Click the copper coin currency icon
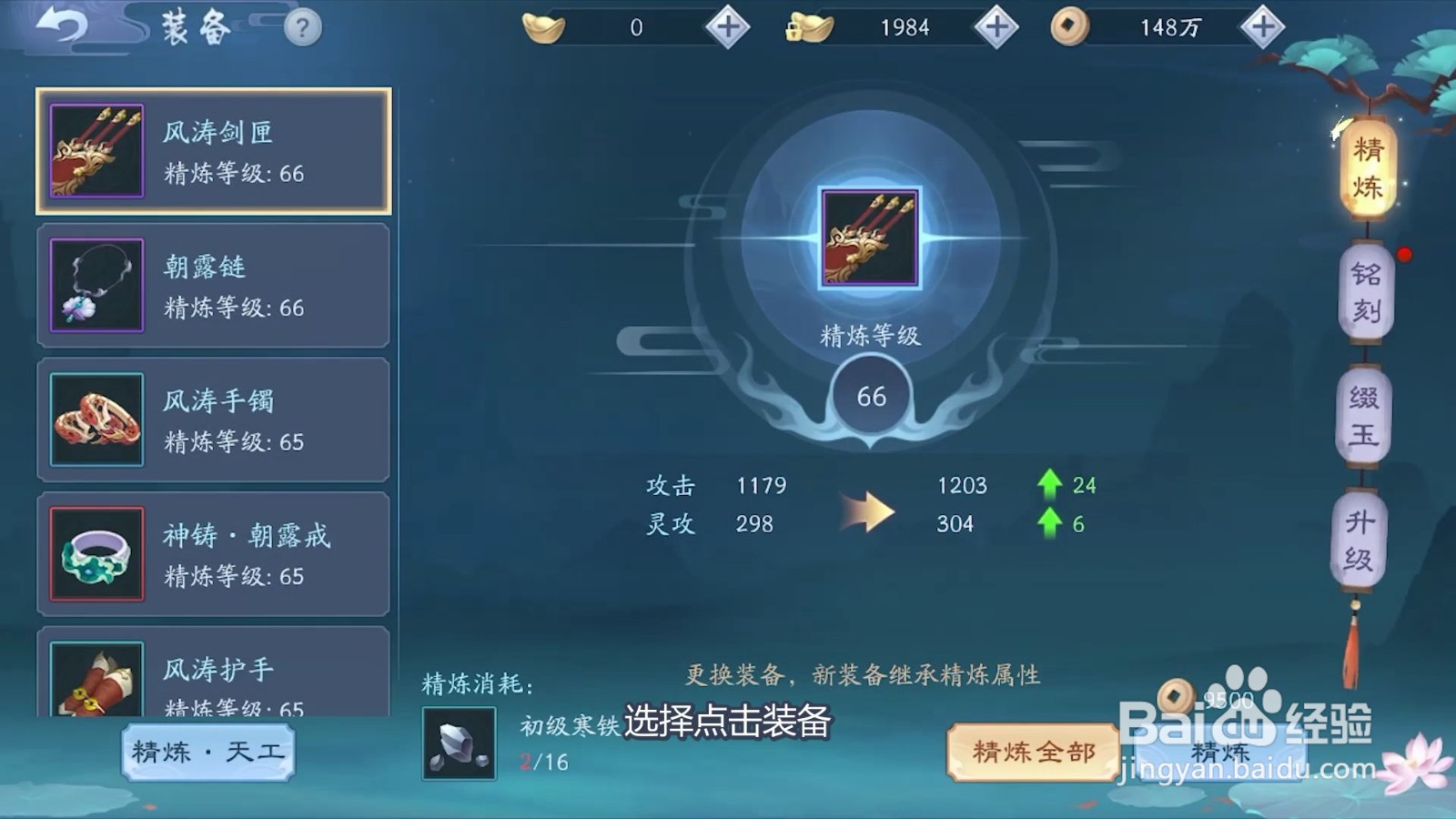Screen dimensions: 1456x819 1069,27
